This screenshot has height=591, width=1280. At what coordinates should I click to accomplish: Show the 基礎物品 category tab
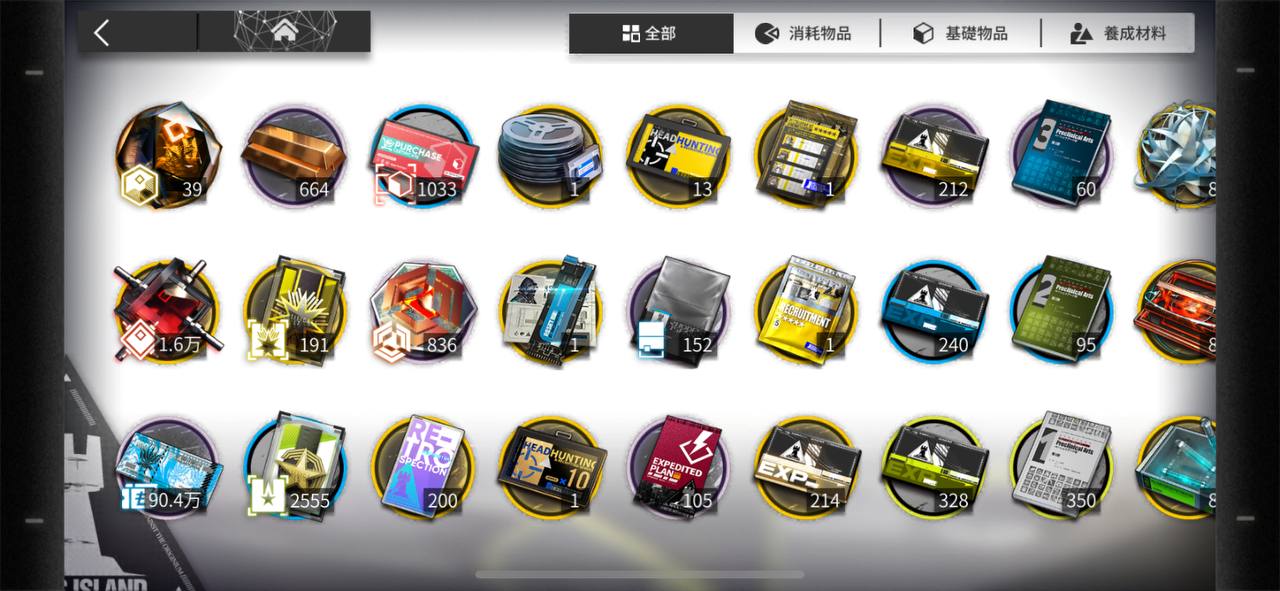[961, 33]
